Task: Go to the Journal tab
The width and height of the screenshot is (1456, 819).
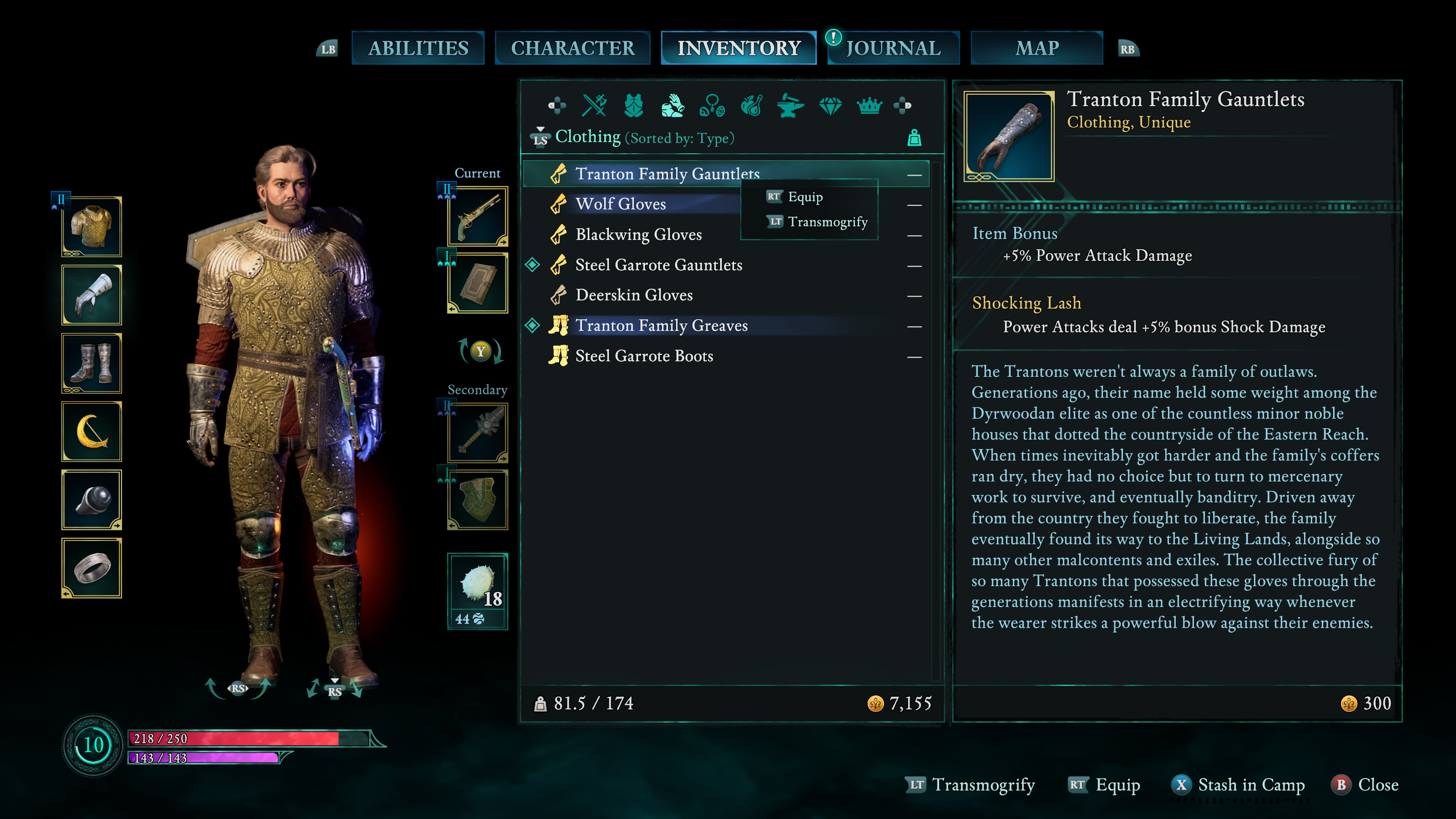Action: (x=893, y=48)
